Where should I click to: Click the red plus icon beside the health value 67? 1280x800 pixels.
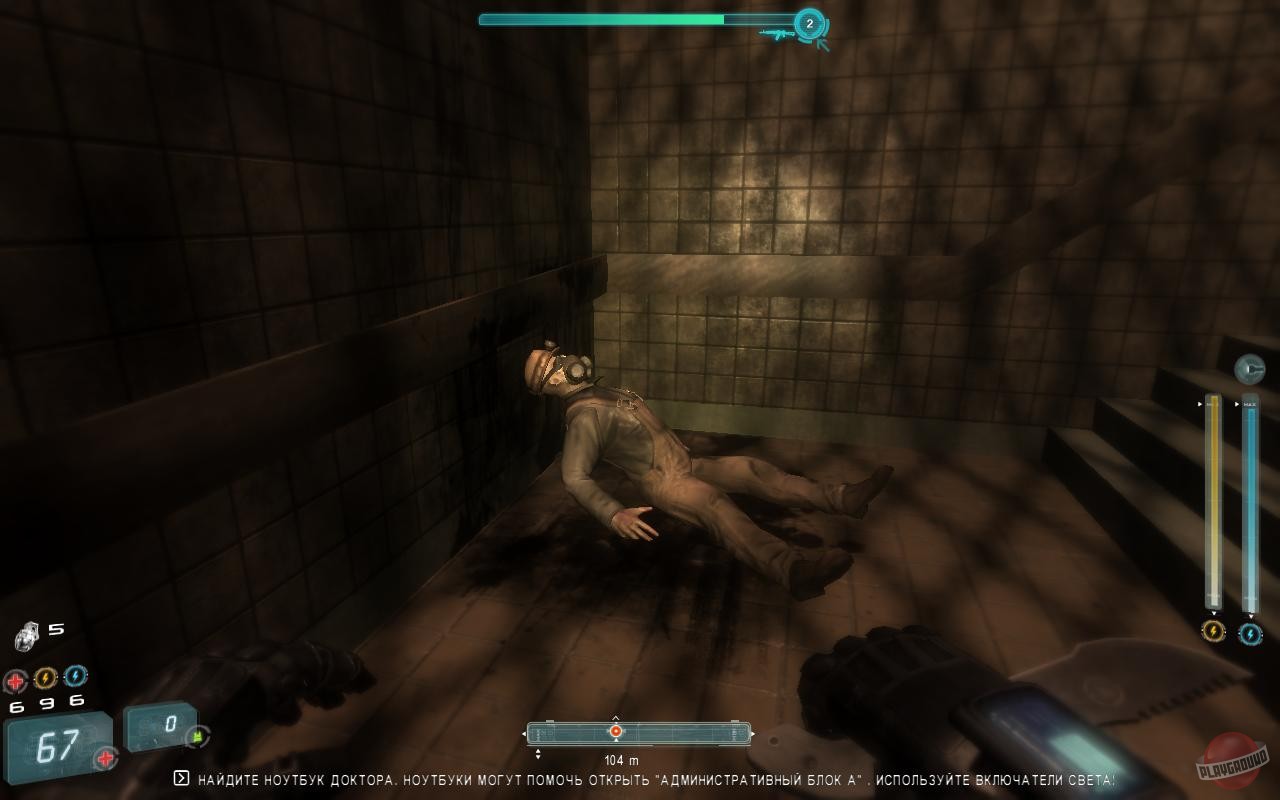click(x=106, y=757)
